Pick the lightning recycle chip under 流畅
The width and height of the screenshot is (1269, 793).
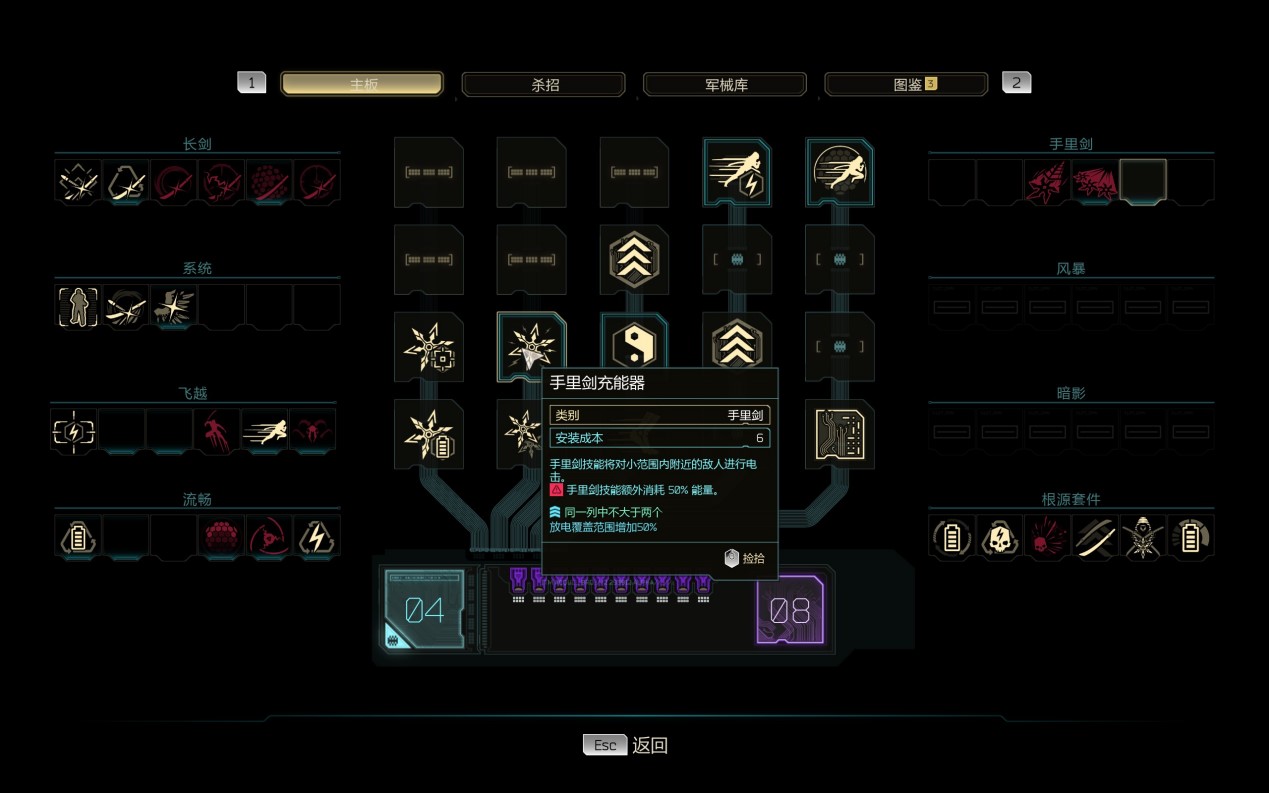point(317,536)
